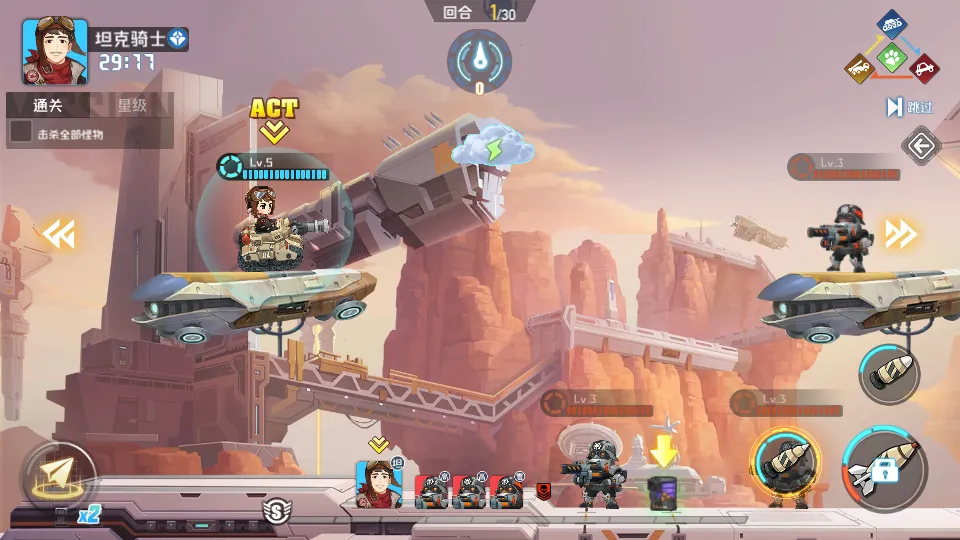Move right with the double-chevron arrow
This screenshot has height=540, width=960.
point(900,235)
